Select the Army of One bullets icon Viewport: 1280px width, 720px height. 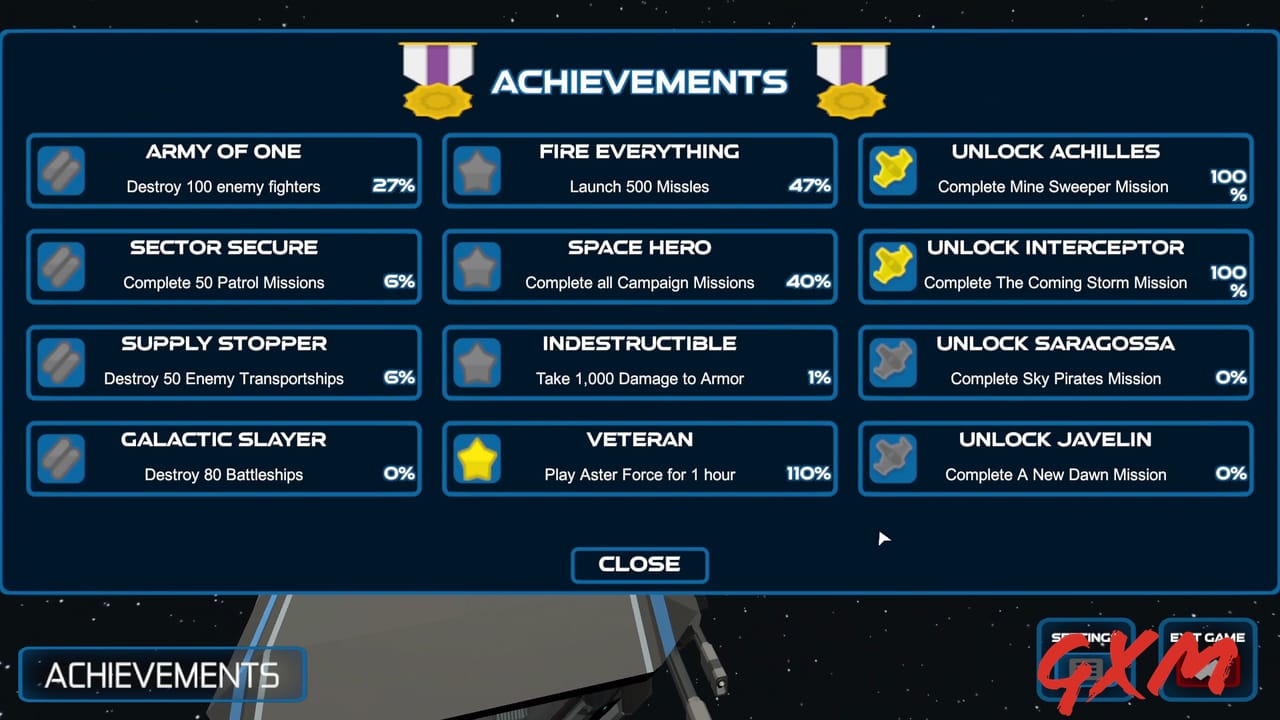(61, 170)
